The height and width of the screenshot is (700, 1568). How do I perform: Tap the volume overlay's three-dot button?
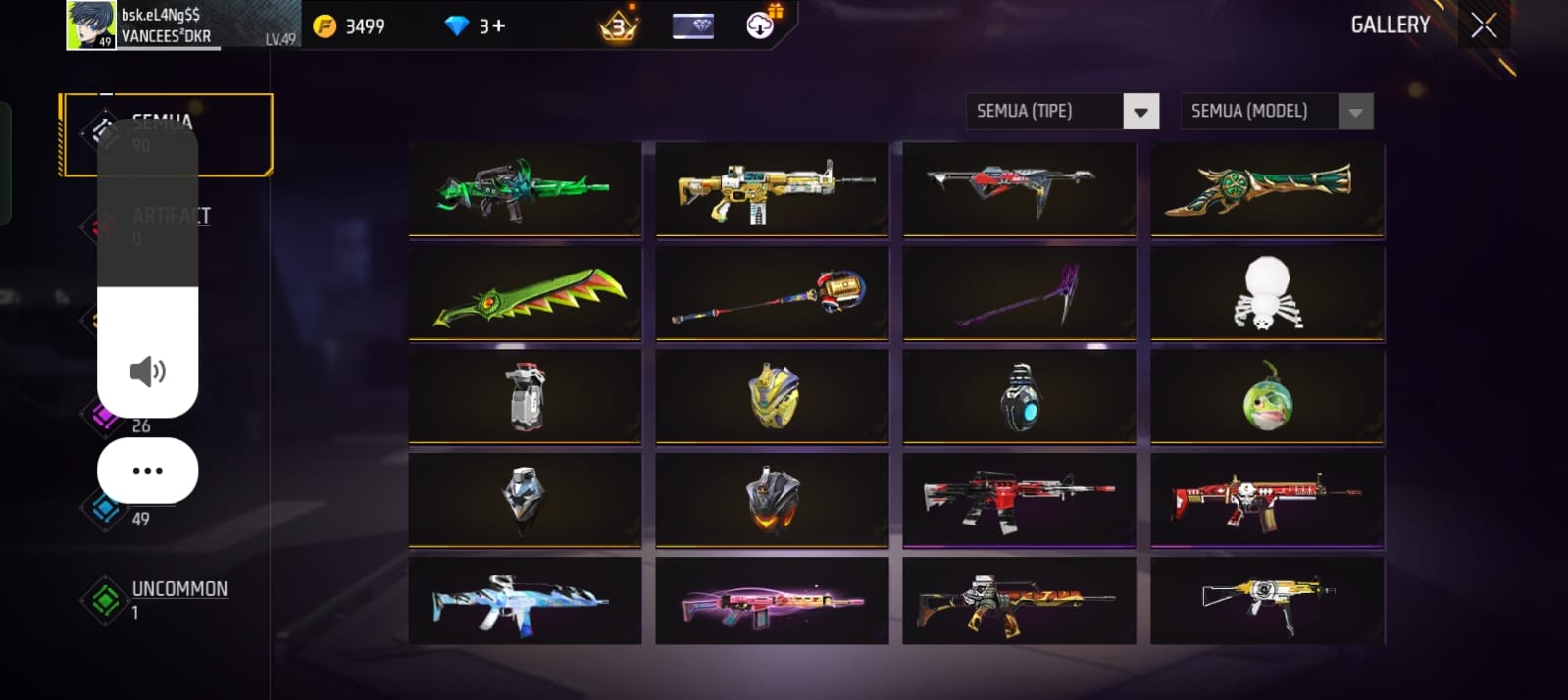tap(147, 471)
